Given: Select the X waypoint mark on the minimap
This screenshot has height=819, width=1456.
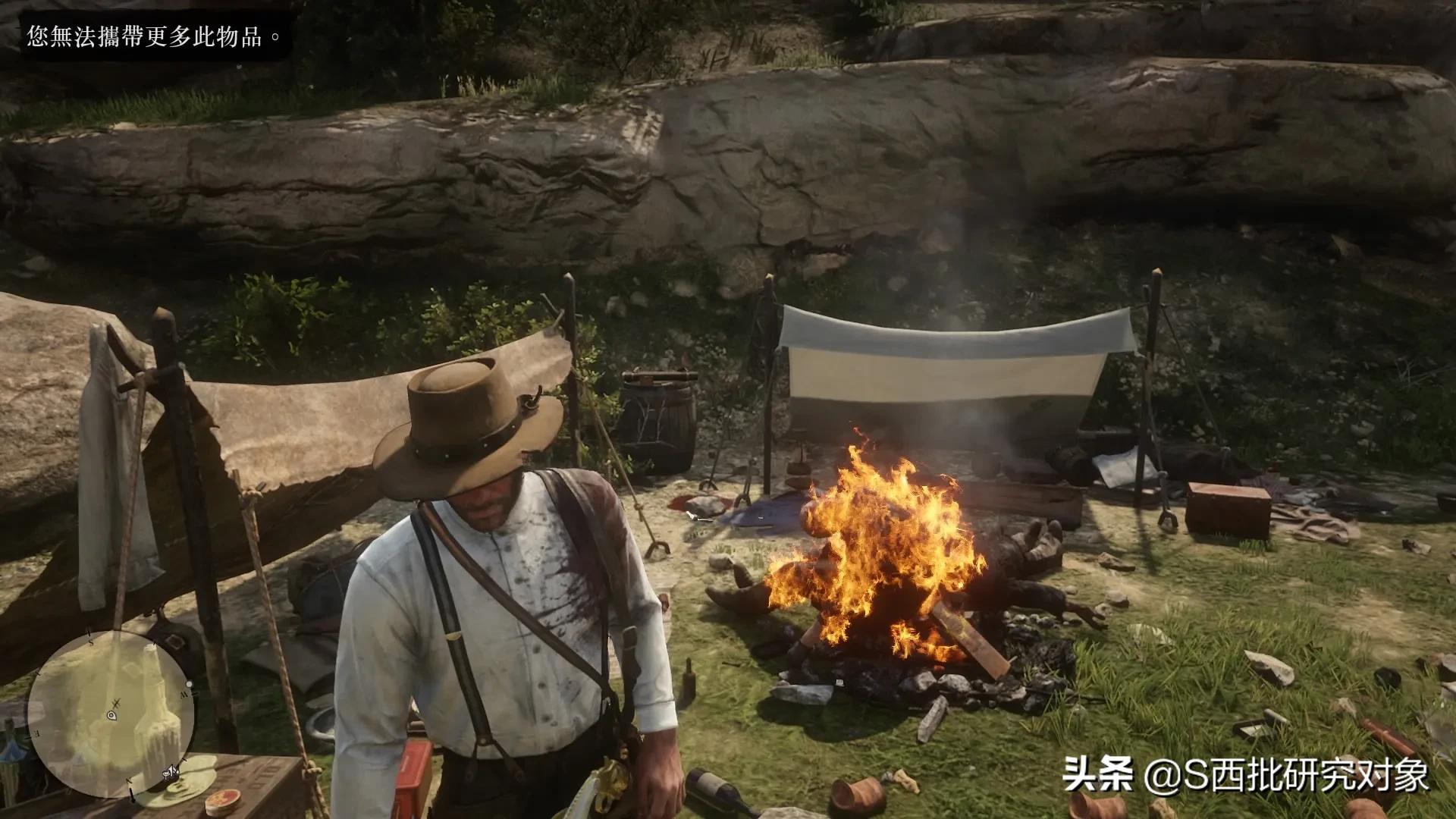Looking at the screenshot, I should click(115, 702).
